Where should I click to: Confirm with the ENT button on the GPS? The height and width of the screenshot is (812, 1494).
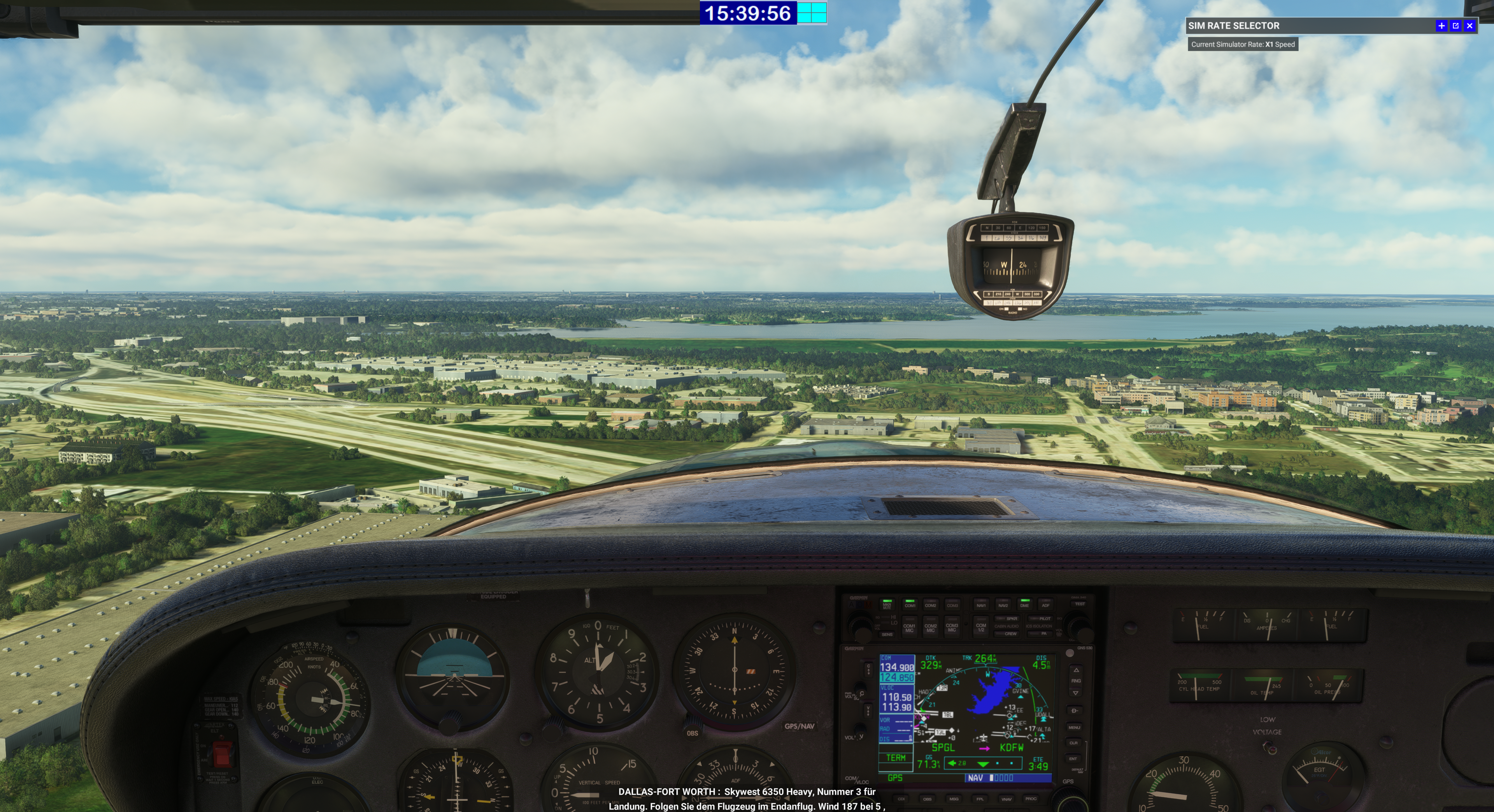click(1073, 758)
